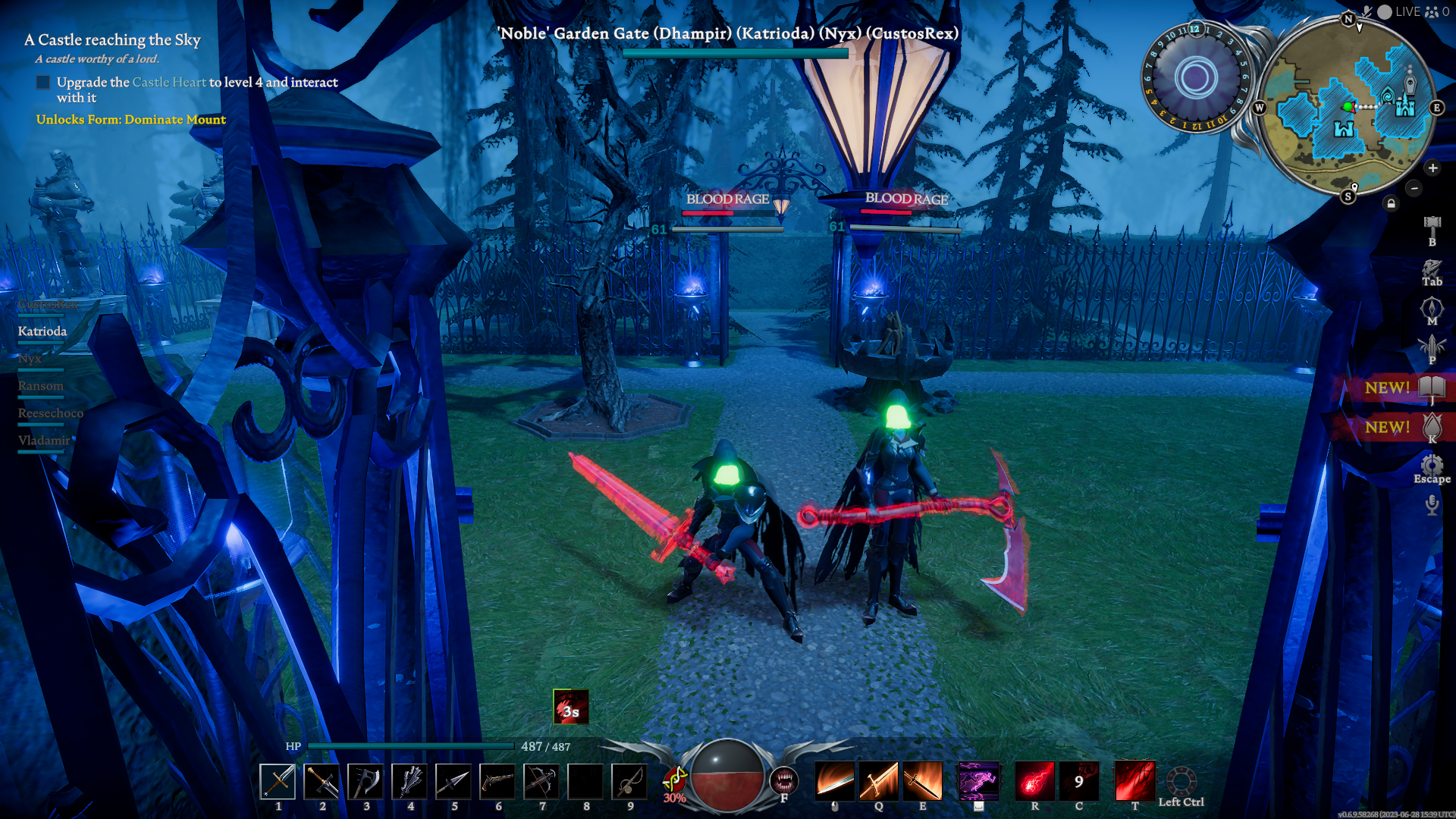Cast the red blood orb R spell

tap(1034, 781)
